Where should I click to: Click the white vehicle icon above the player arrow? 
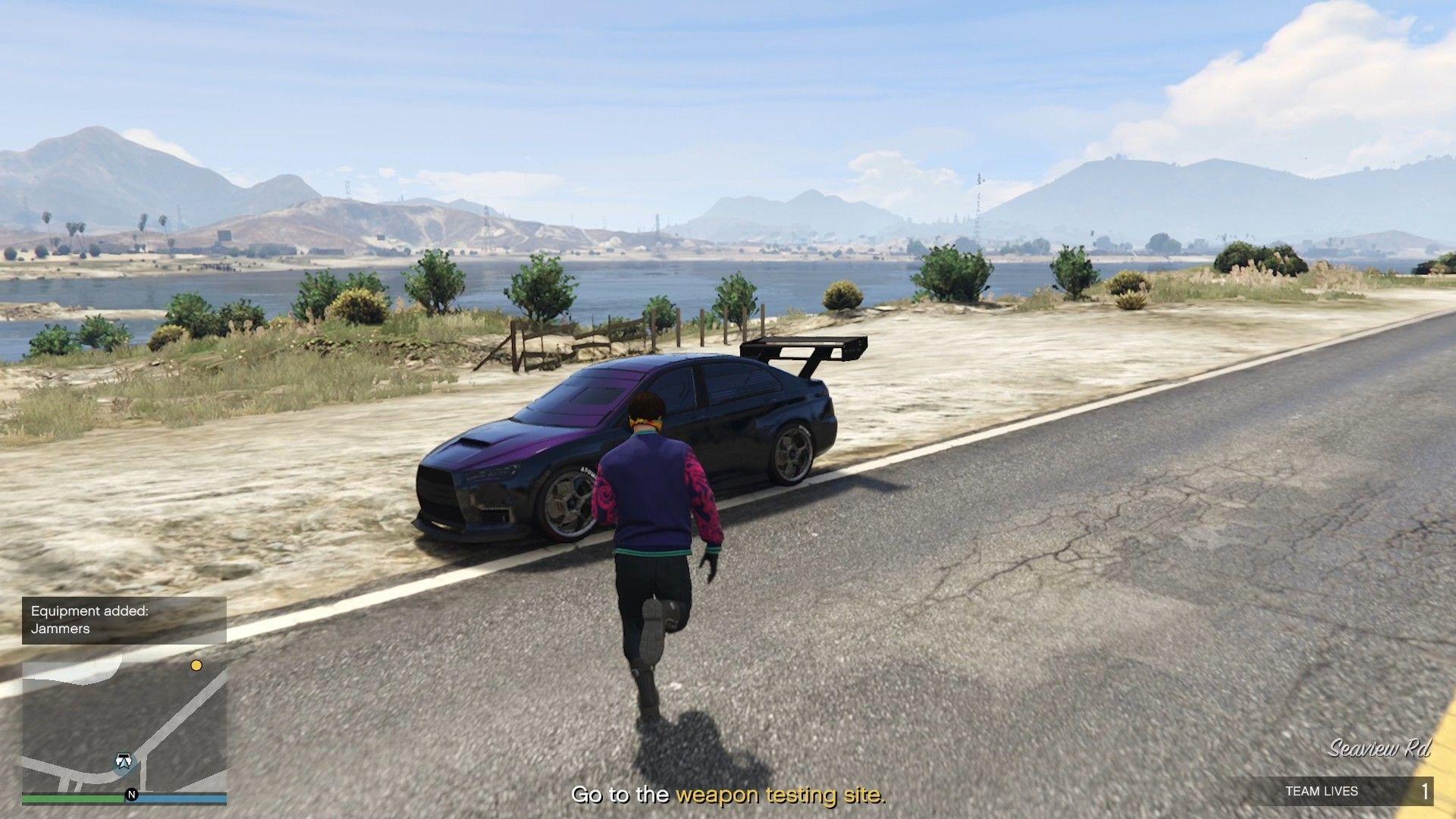point(124,756)
